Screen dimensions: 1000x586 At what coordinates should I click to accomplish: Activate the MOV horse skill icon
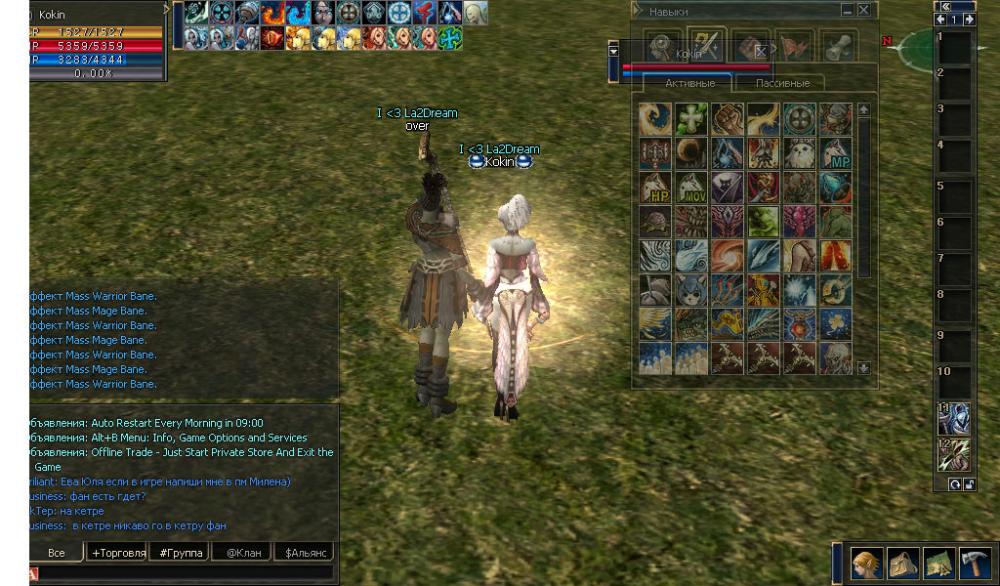[x=691, y=189]
